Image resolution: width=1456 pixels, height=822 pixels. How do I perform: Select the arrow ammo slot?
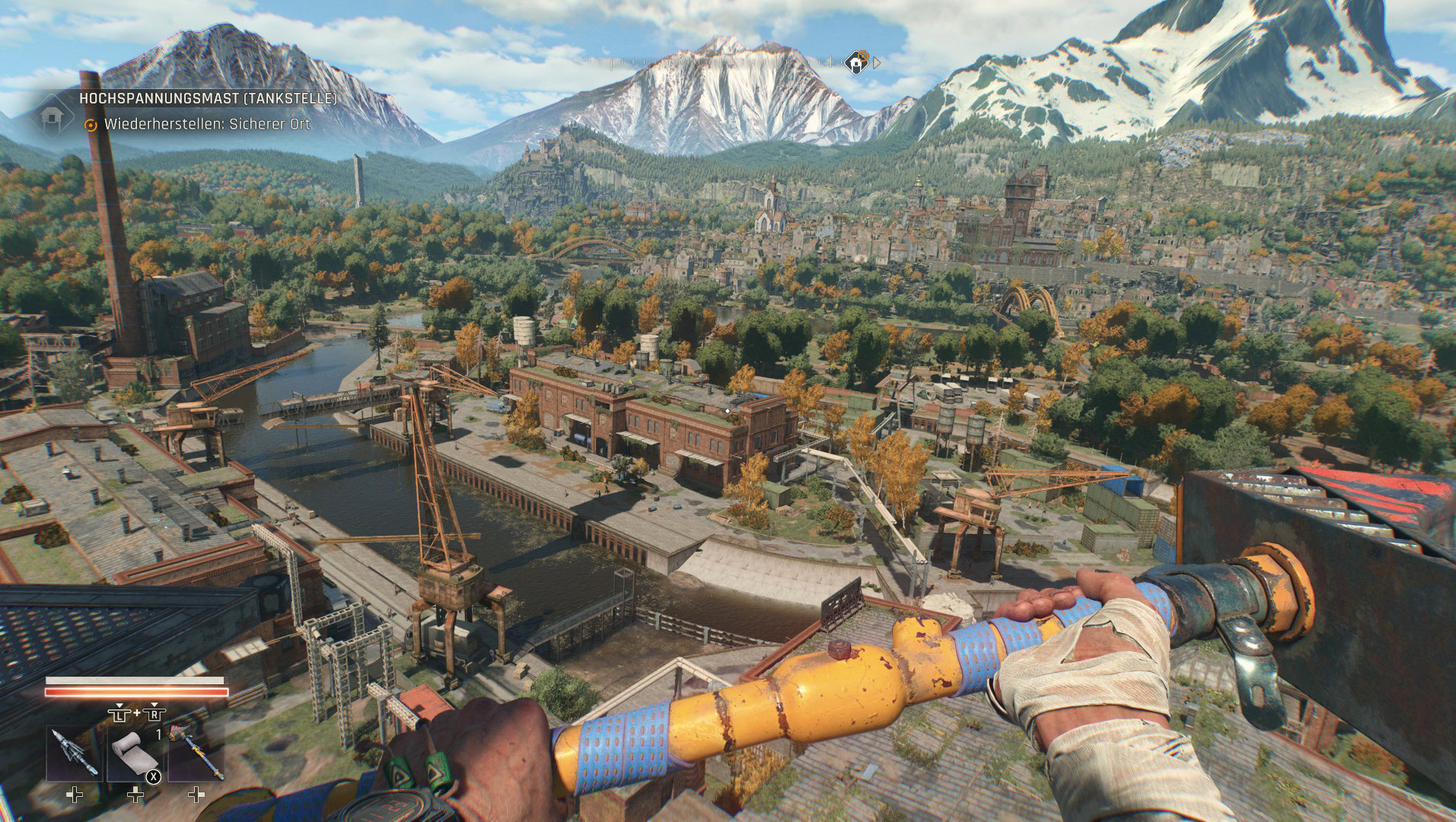pyautogui.click(x=74, y=753)
